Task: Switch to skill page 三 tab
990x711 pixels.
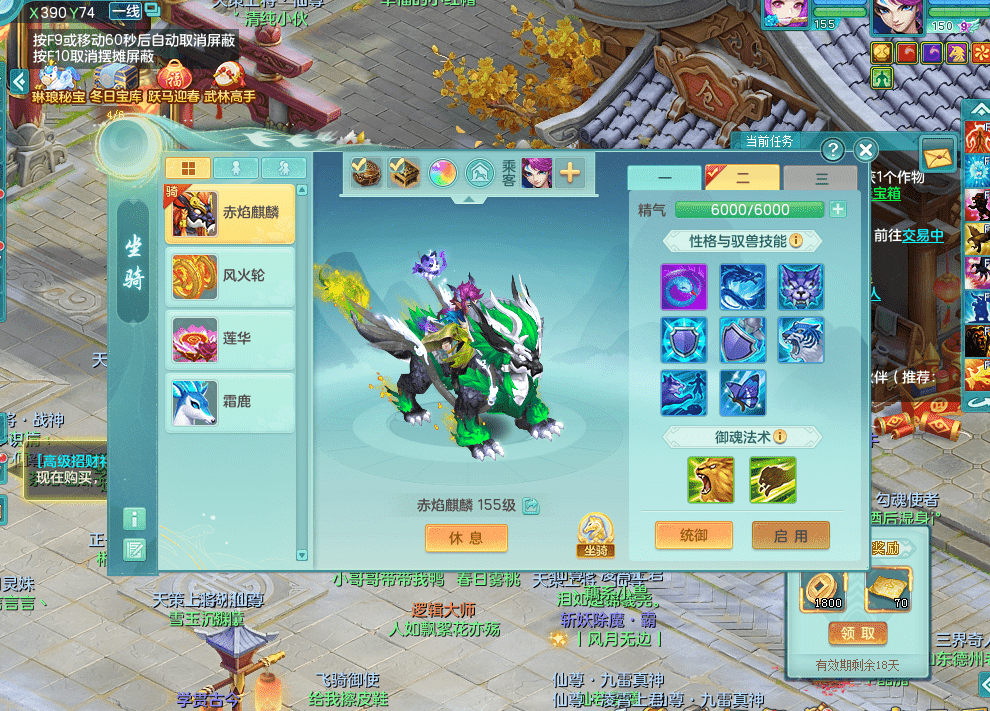Action: [821, 178]
